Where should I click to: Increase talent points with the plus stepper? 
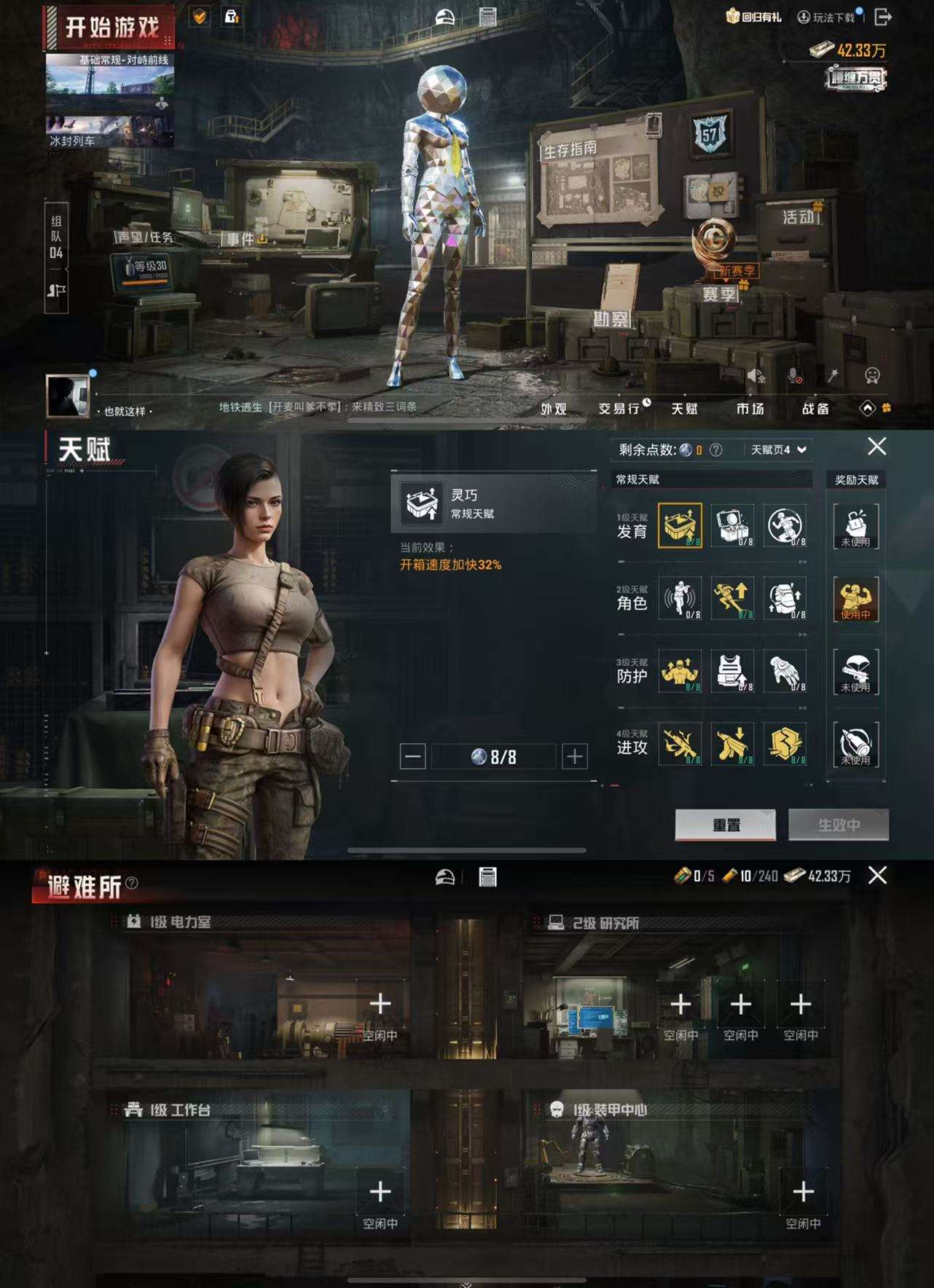575,756
